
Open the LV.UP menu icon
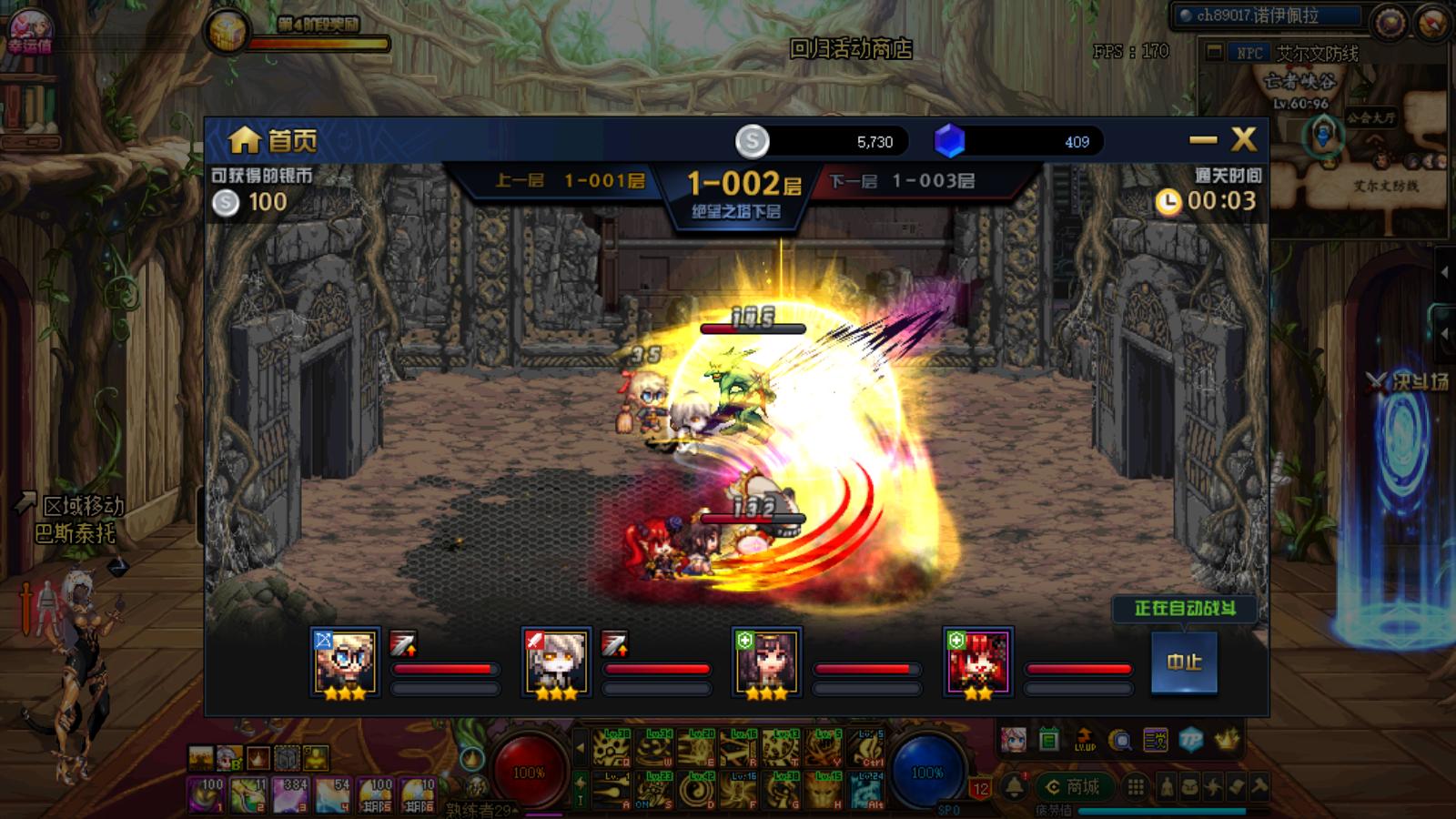[x=1085, y=740]
